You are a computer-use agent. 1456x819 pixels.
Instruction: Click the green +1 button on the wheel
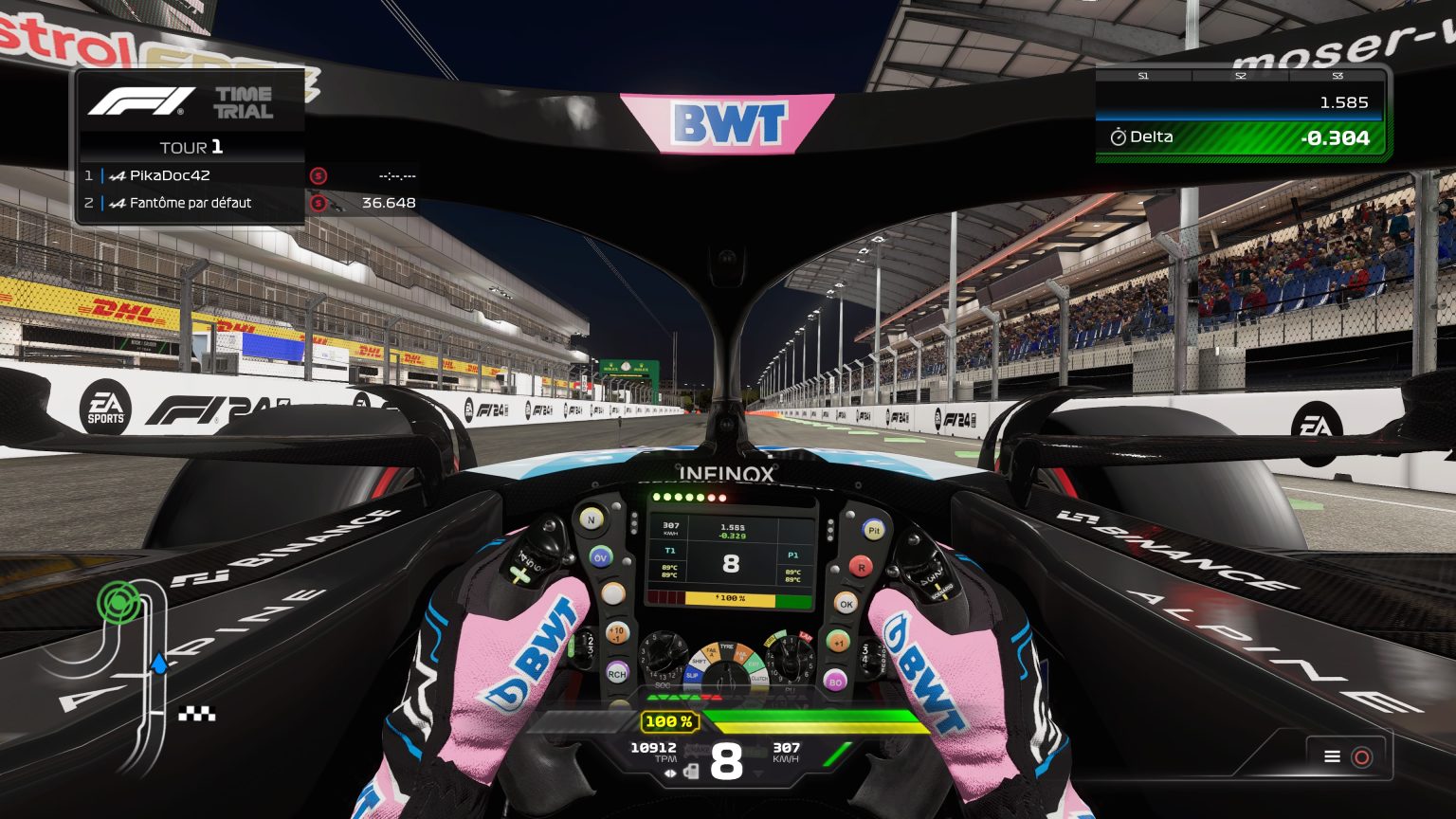pyautogui.click(x=838, y=642)
